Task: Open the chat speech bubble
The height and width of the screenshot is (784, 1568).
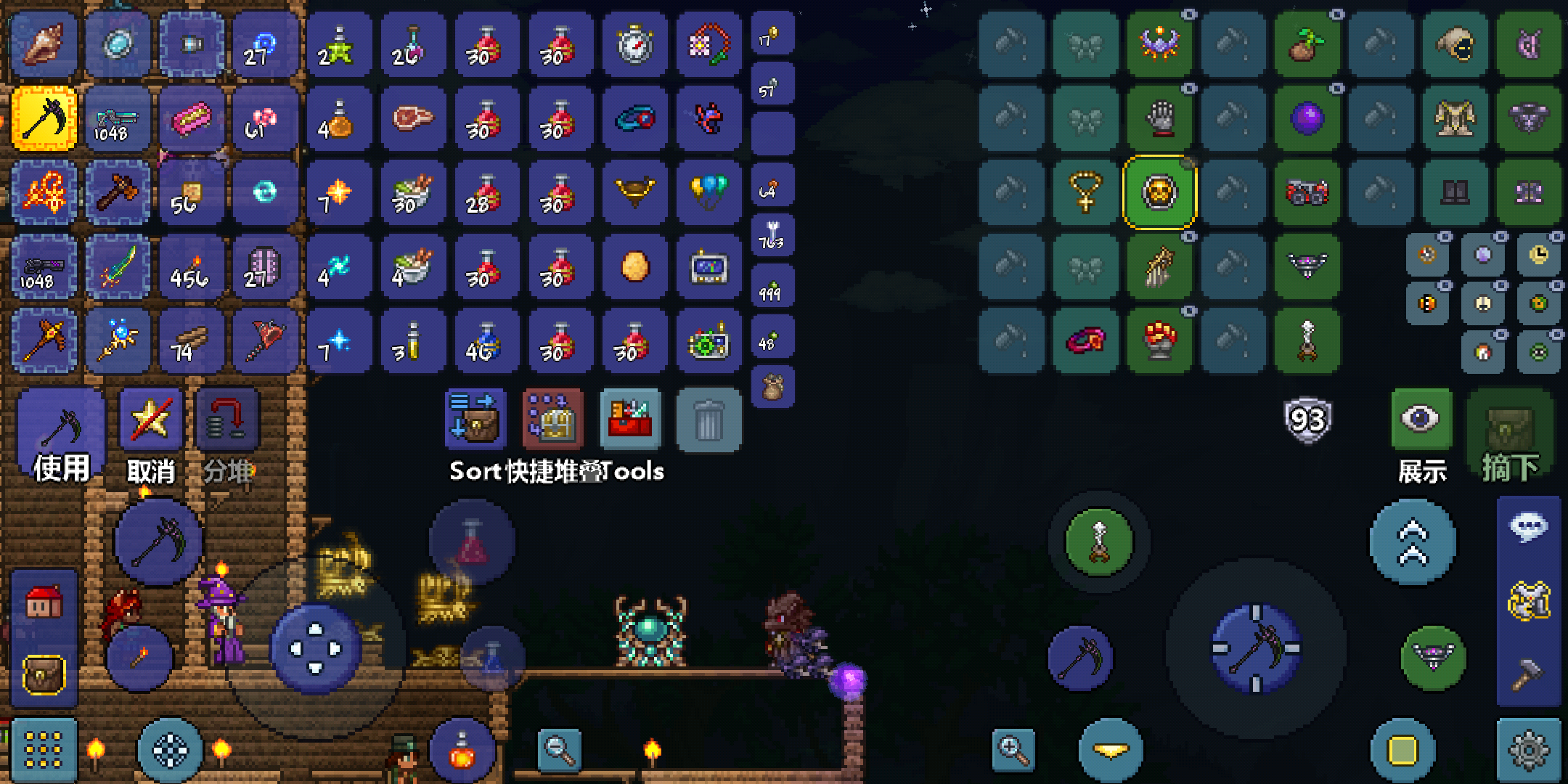Action: [1528, 527]
